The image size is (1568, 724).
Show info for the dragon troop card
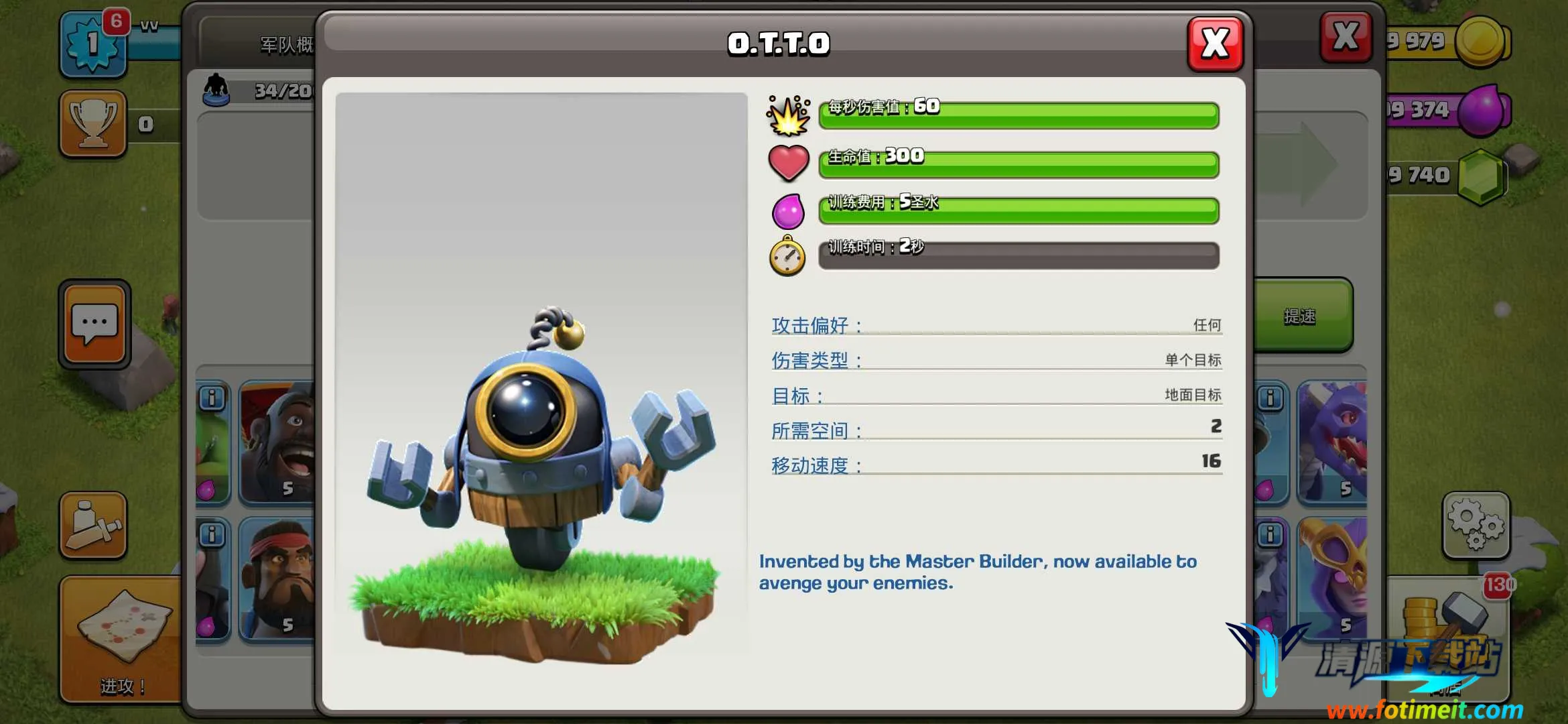[1270, 398]
